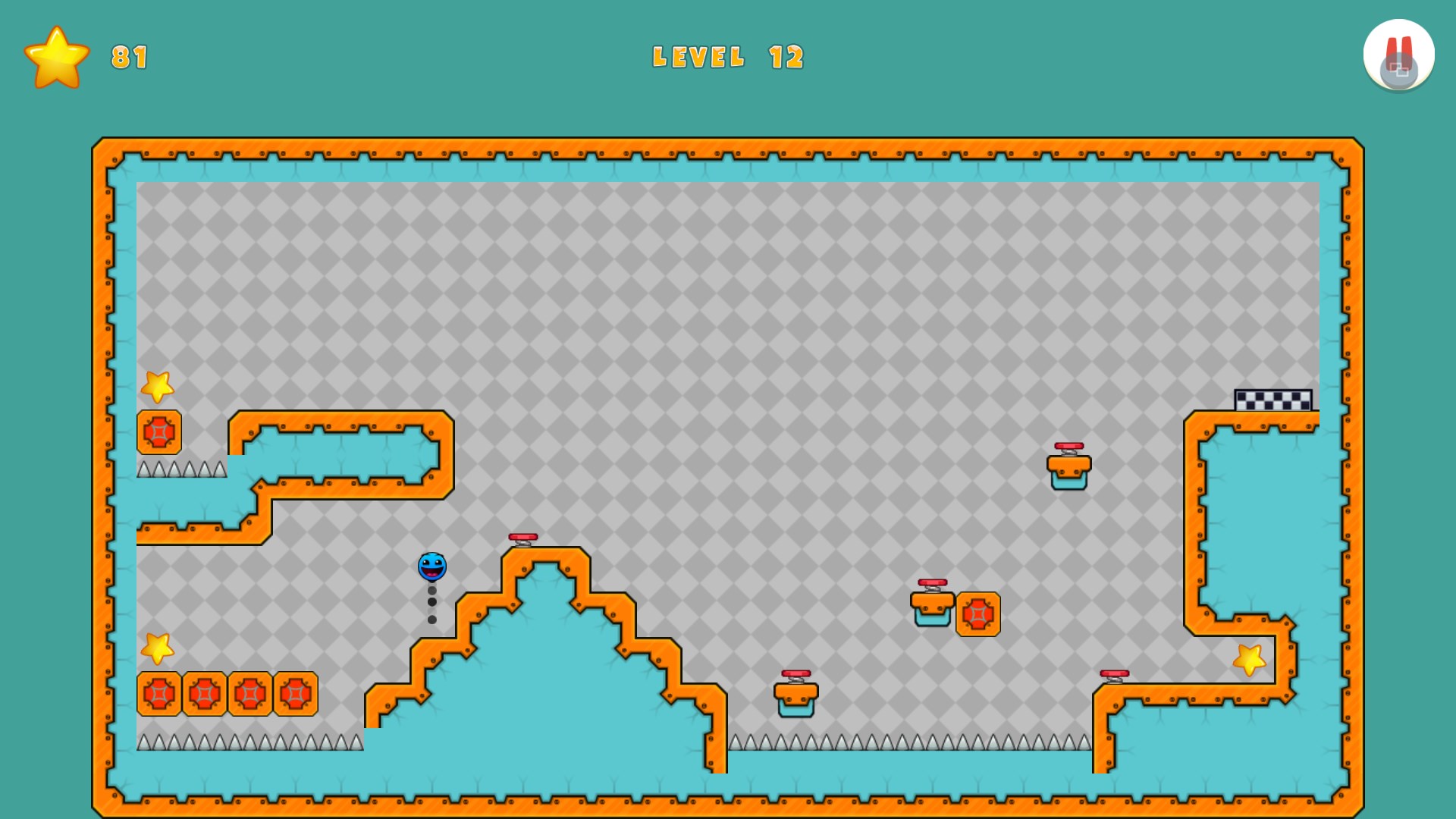Click the leftmost orange cross block in bottom row
This screenshot has width=1456, height=819.
click(158, 692)
